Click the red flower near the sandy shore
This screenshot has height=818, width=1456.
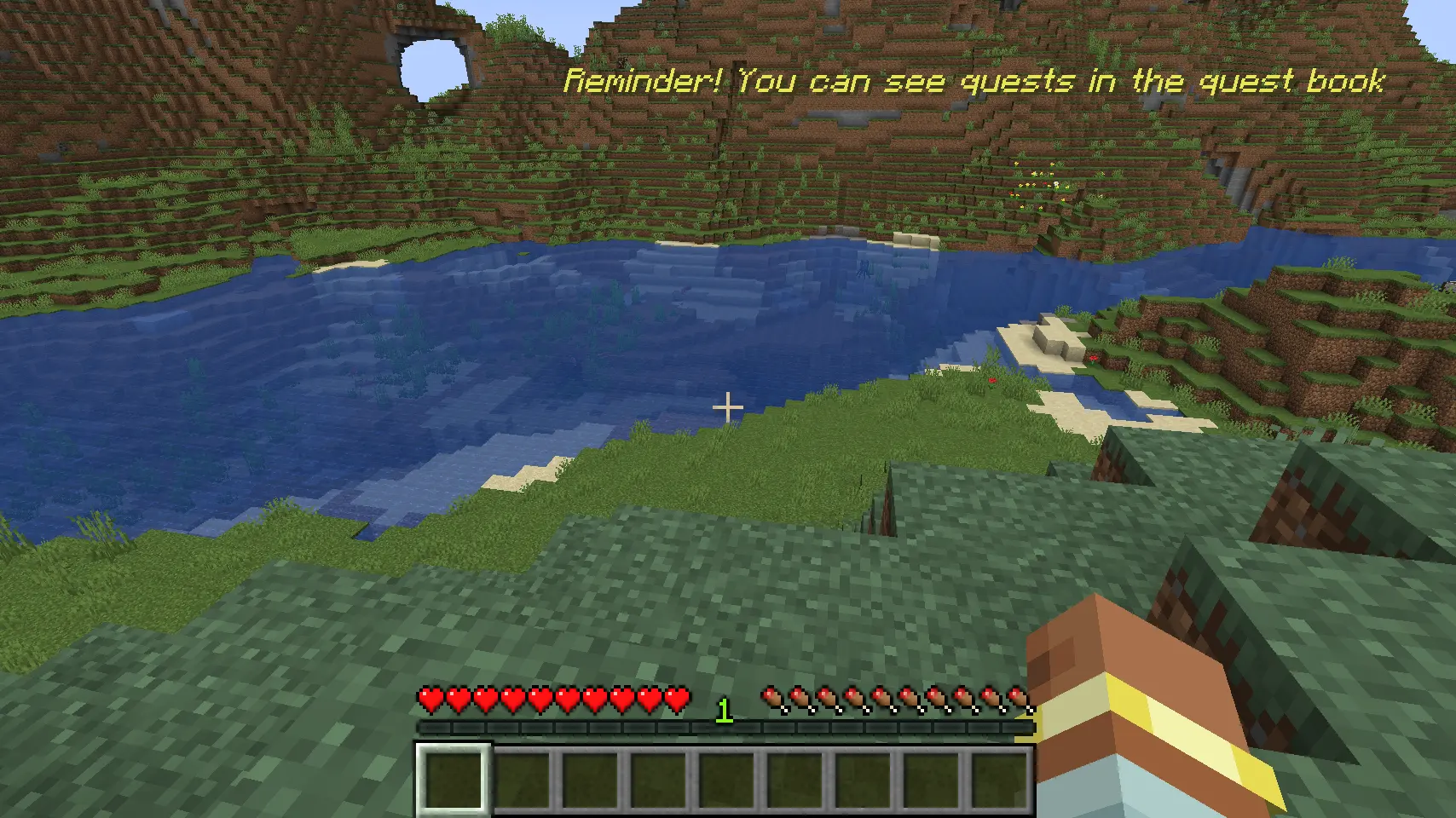coord(1094,358)
